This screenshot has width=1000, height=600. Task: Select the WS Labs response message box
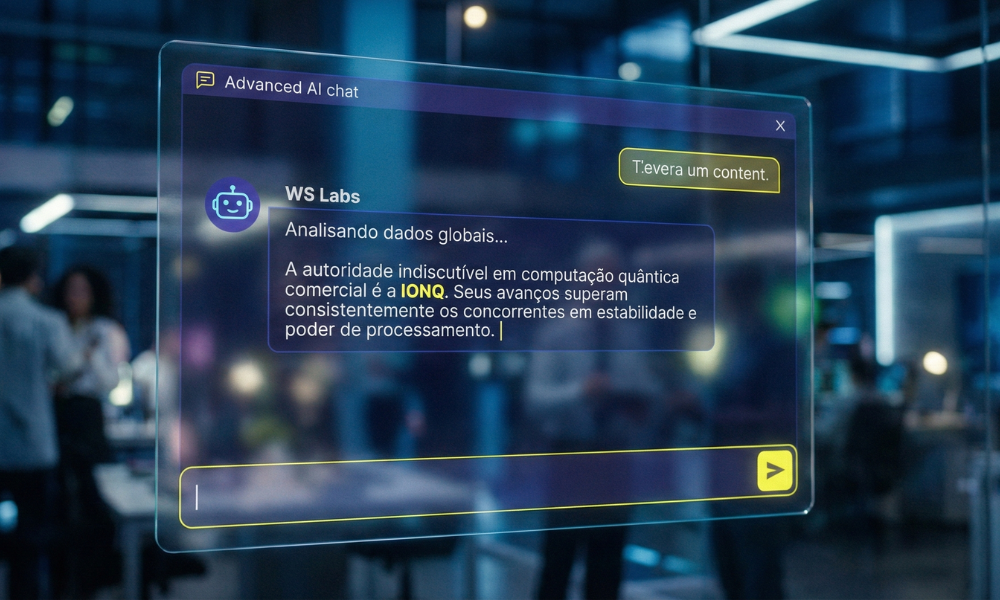[x=490, y=286]
